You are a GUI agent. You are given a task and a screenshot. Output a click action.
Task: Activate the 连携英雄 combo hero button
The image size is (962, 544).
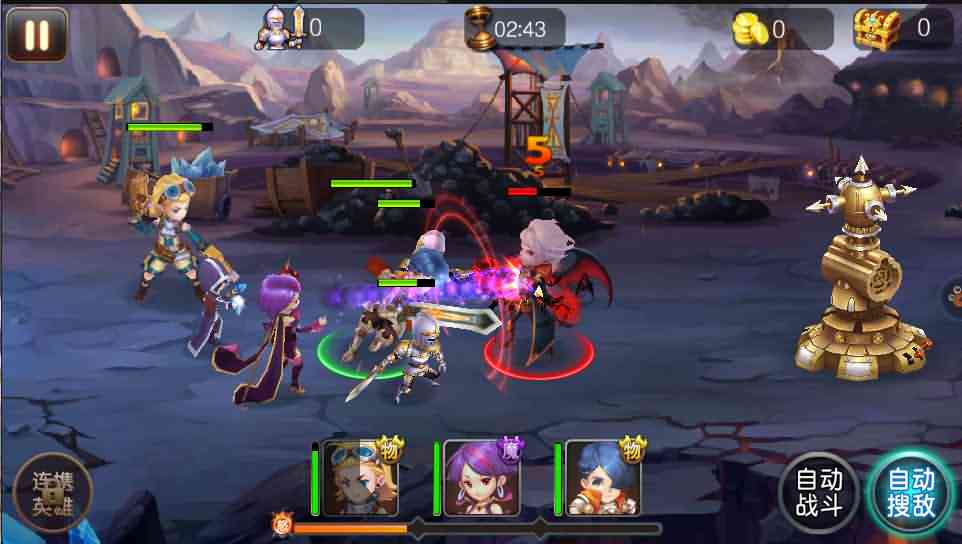53,492
